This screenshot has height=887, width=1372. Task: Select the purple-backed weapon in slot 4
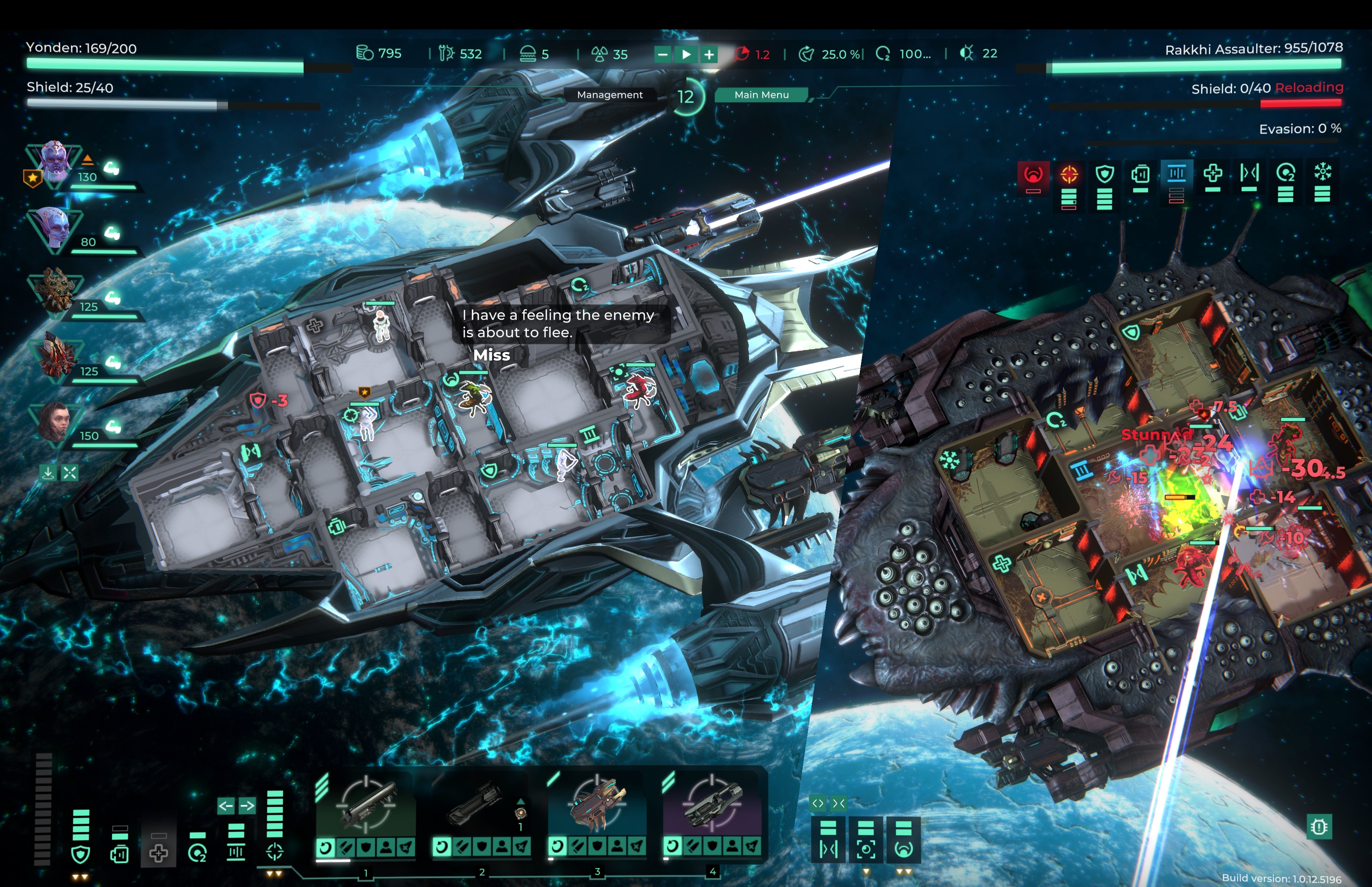click(x=712, y=804)
